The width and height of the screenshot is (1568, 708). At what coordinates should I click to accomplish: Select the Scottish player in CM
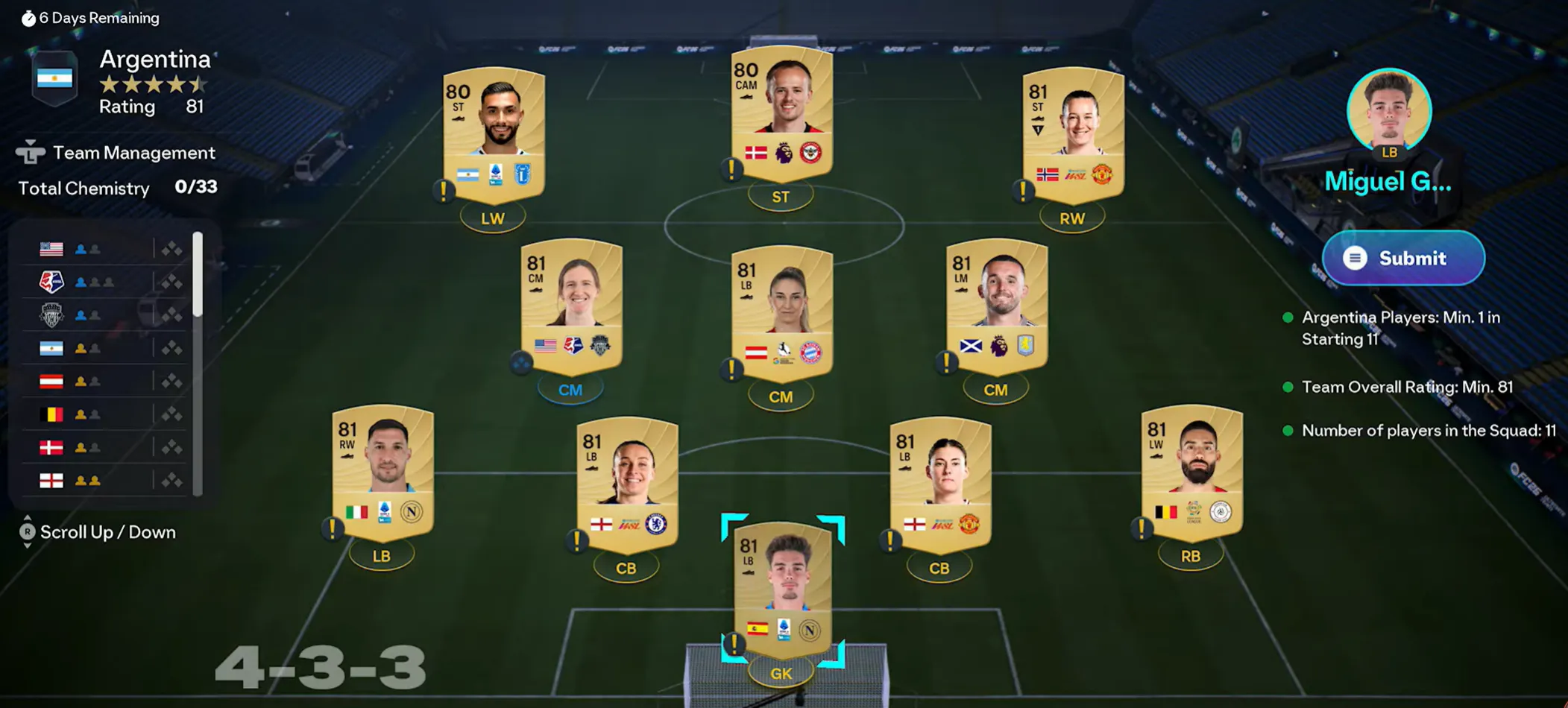click(996, 306)
